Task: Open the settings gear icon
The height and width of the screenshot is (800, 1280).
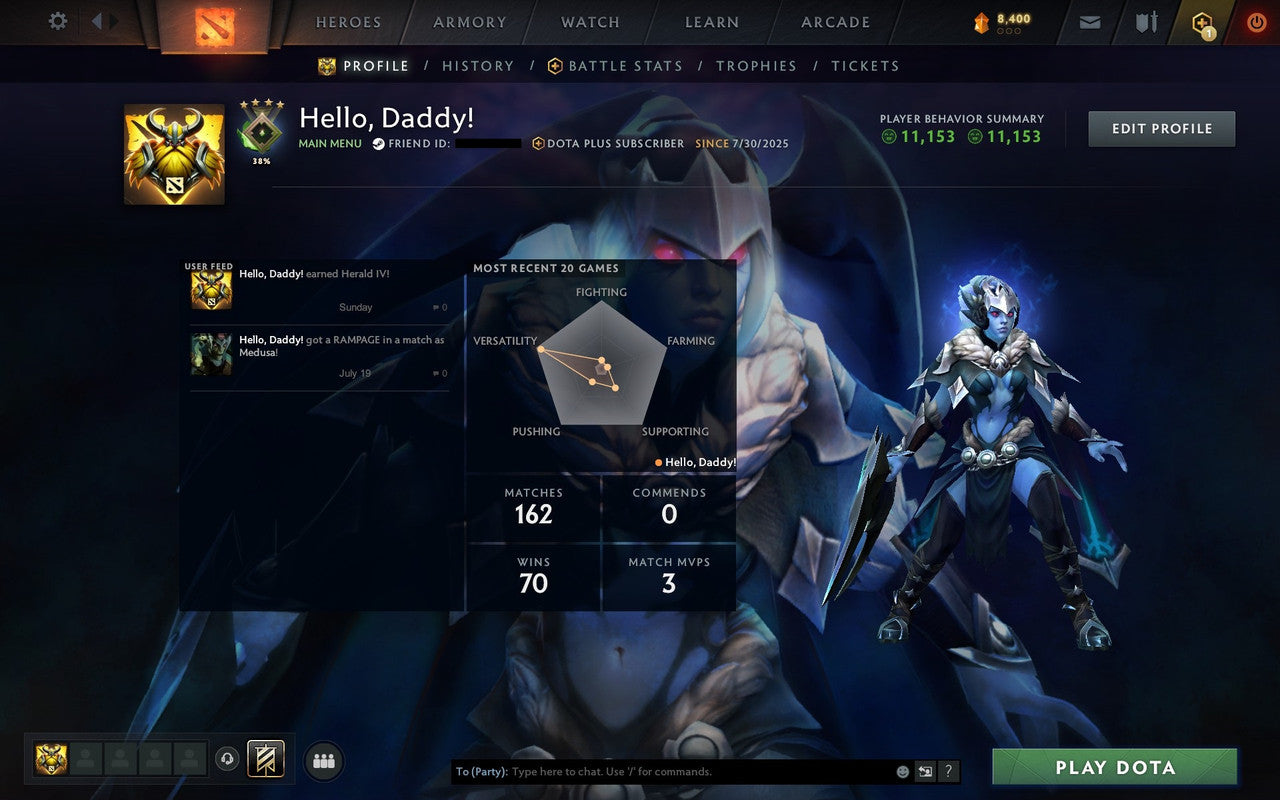Action: click(x=57, y=20)
